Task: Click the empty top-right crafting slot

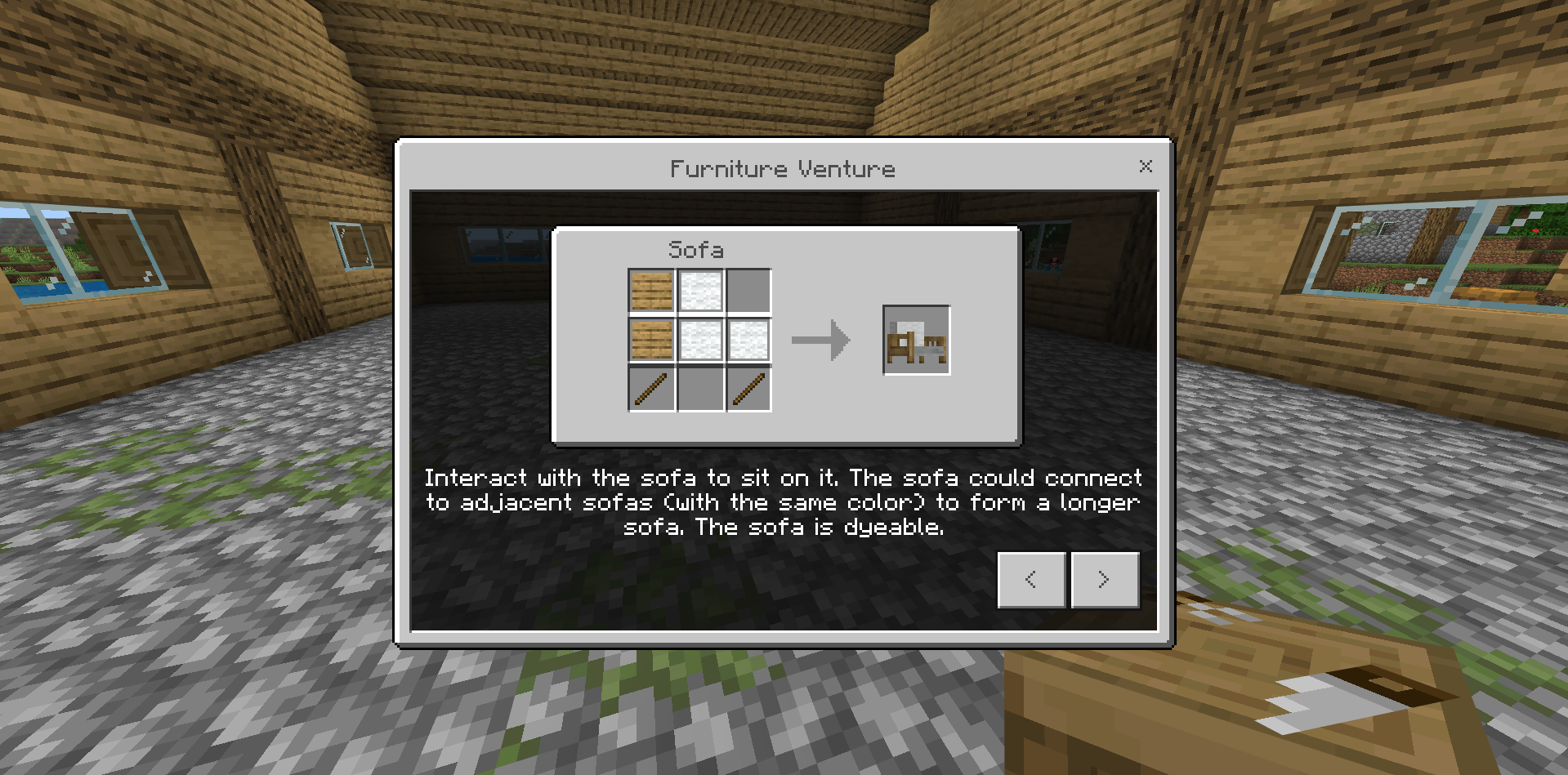Action: [749, 290]
